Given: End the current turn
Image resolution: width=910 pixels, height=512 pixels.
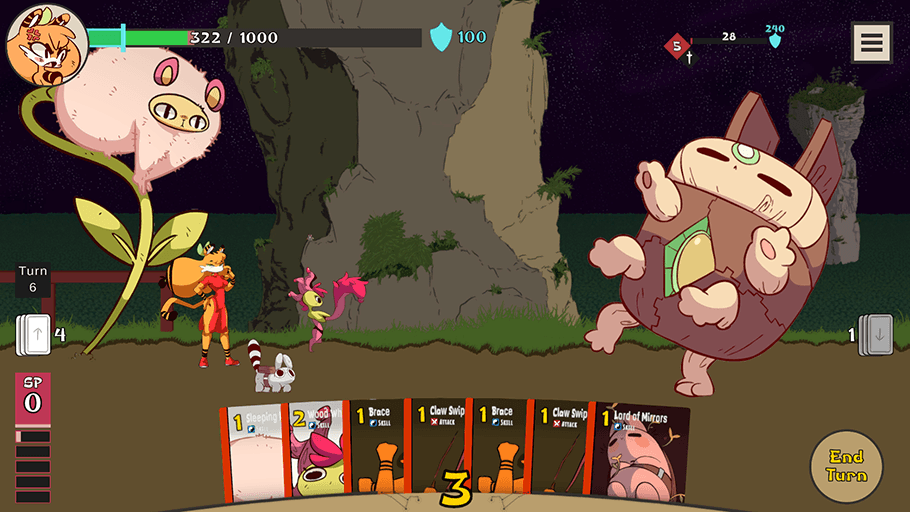Looking at the screenshot, I should tap(846, 467).
